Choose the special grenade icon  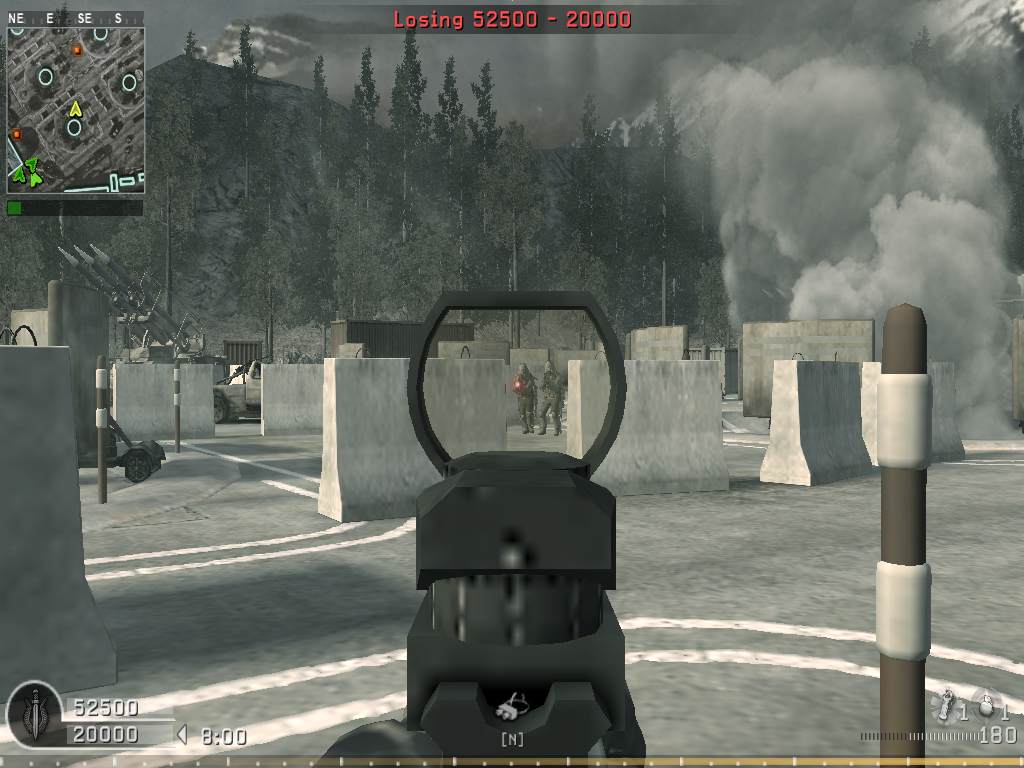click(x=946, y=706)
